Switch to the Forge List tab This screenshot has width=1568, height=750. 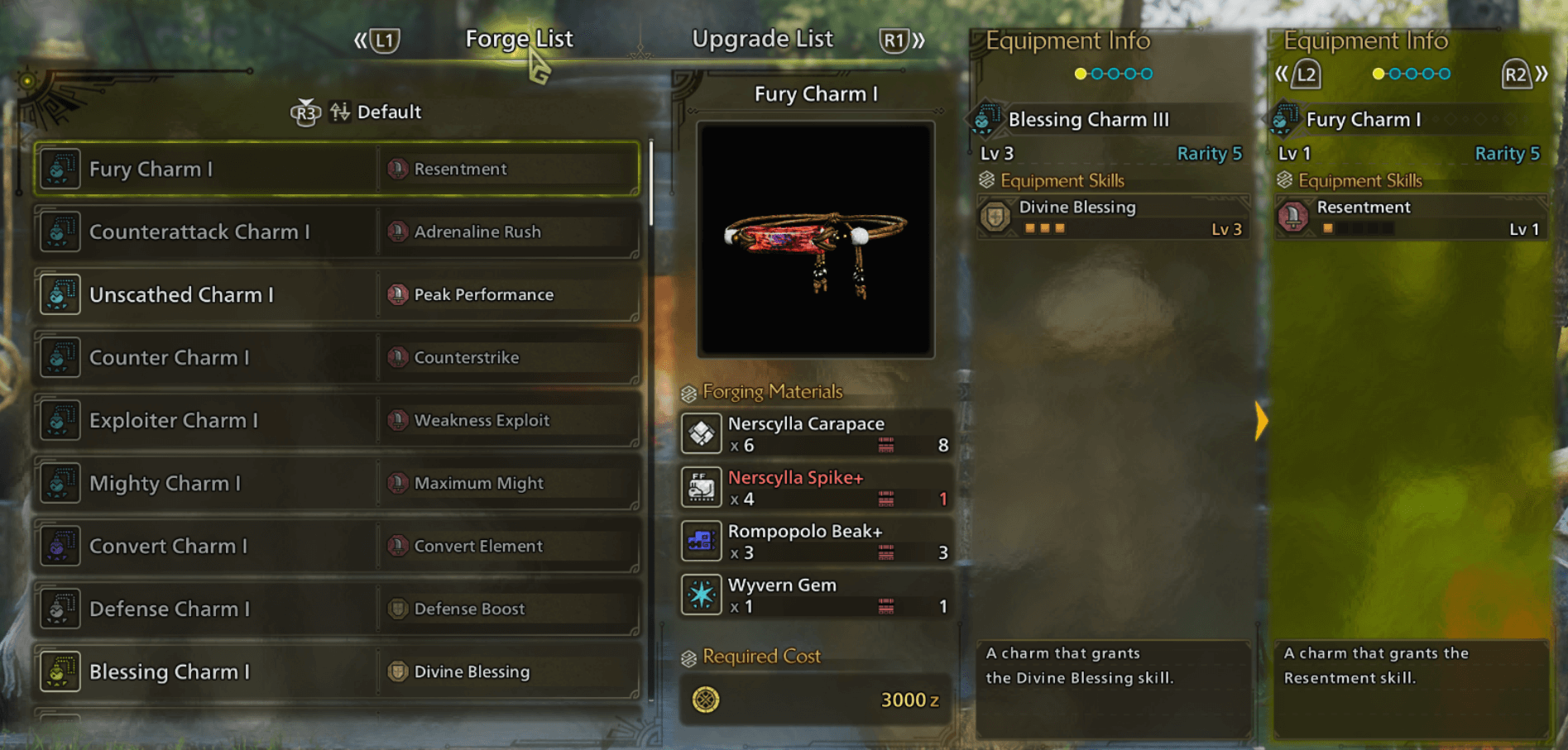click(x=520, y=38)
